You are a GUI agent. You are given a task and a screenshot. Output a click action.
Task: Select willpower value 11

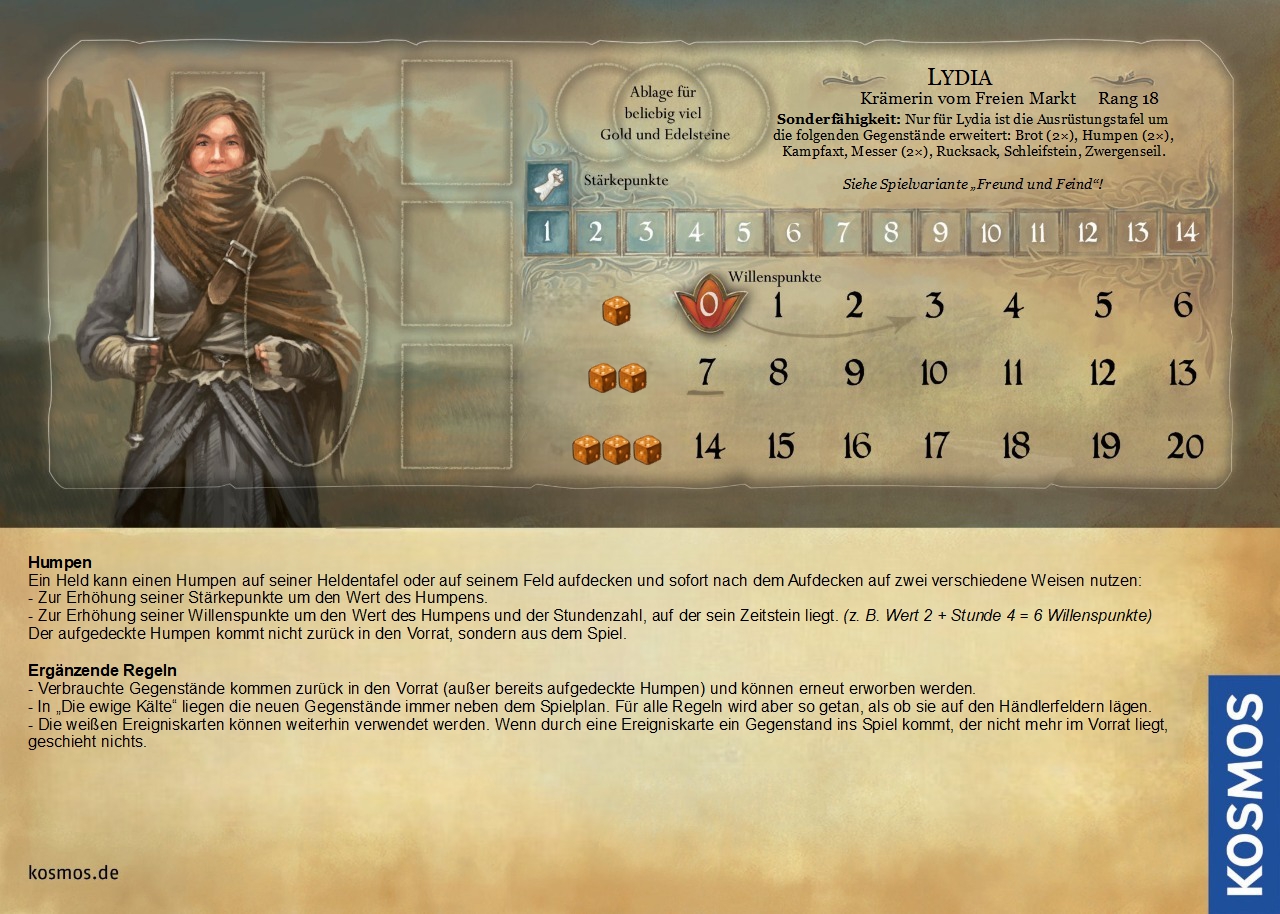pyautogui.click(x=1013, y=374)
